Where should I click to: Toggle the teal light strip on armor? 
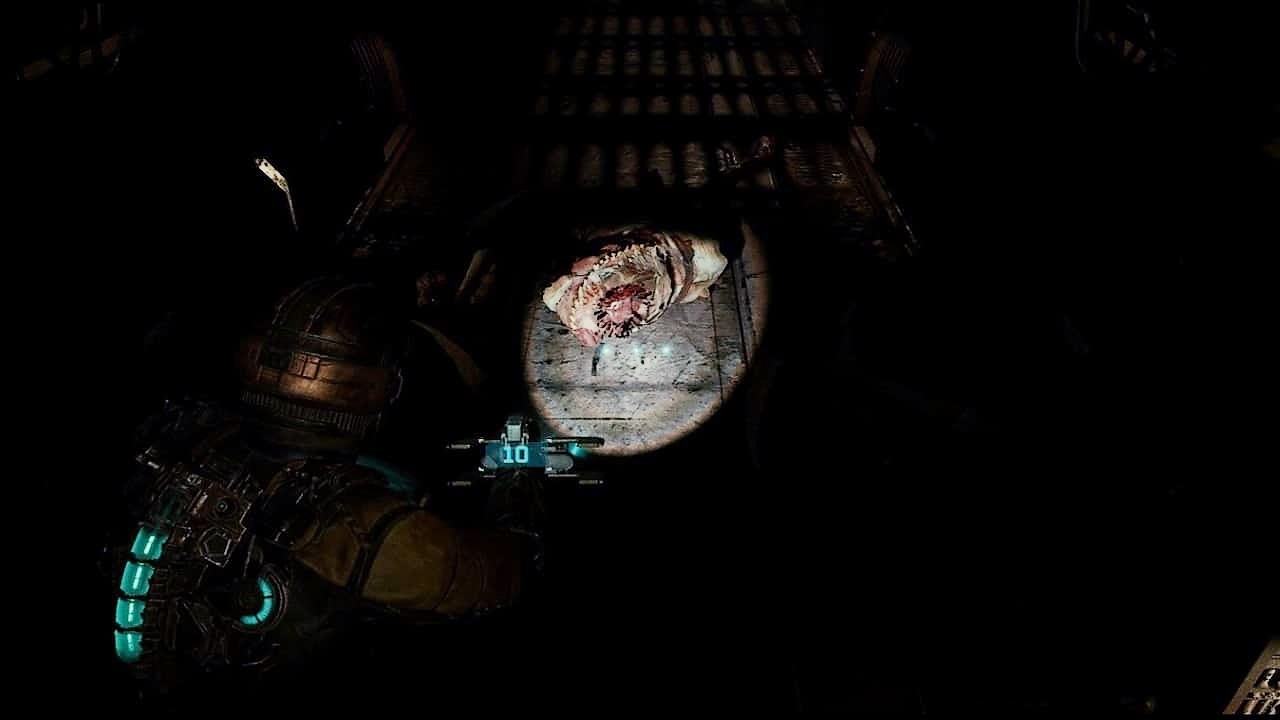[x=135, y=590]
